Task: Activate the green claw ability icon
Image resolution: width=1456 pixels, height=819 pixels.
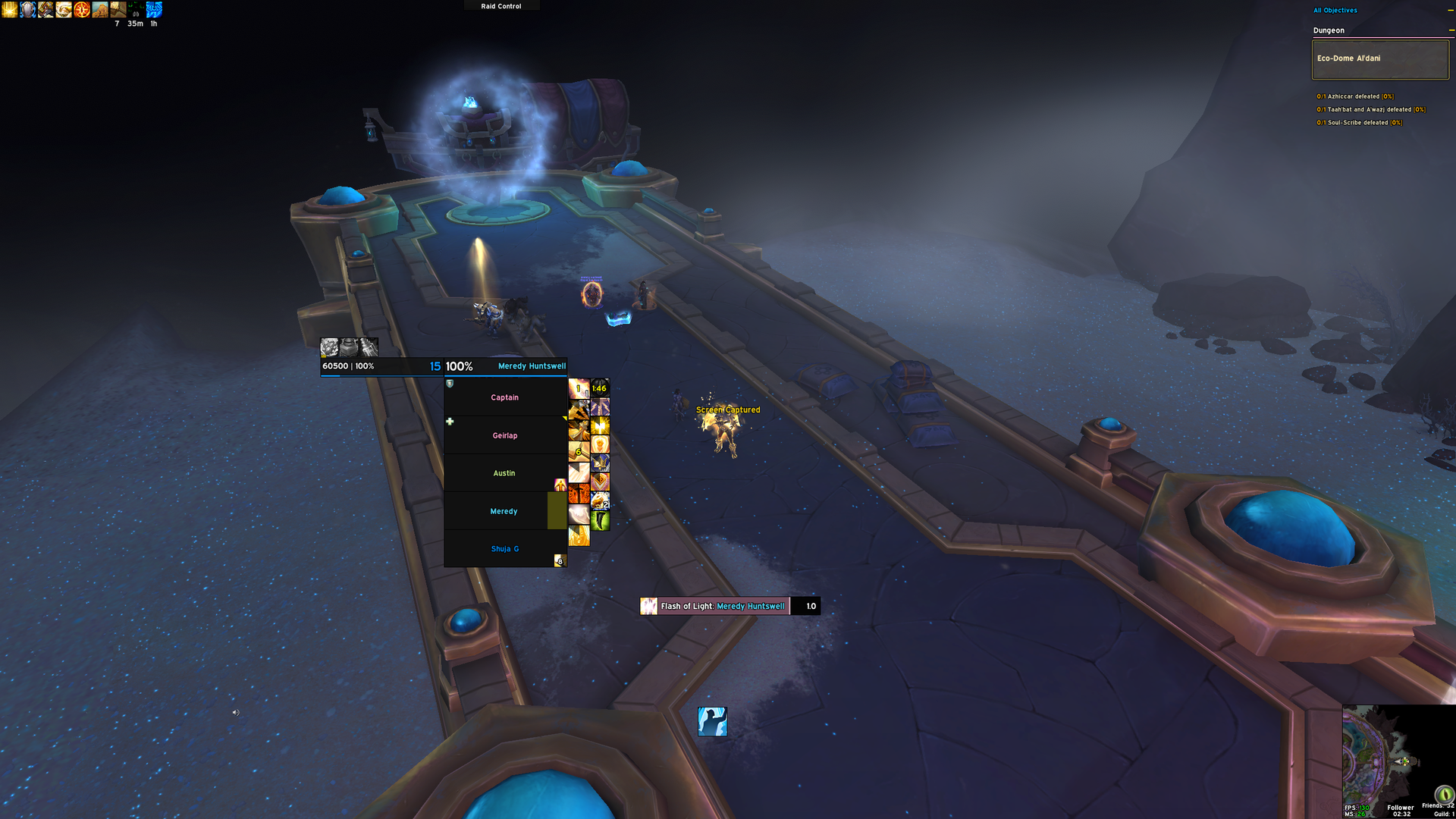Action: pos(600,521)
